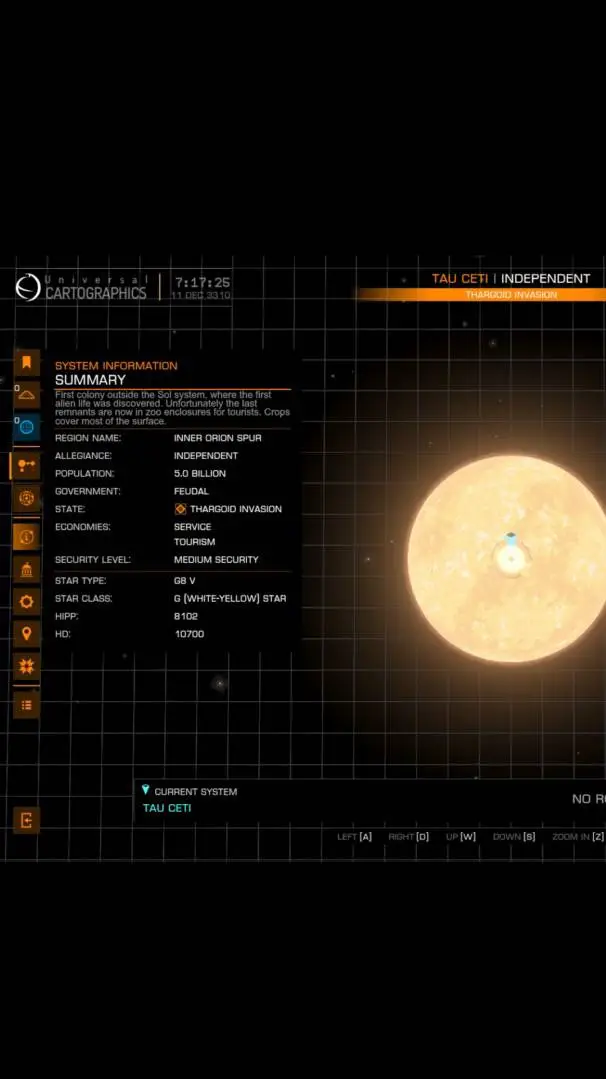Open the bookmarks ribbon icon
This screenshot has height=1079, width=606.
26,363
